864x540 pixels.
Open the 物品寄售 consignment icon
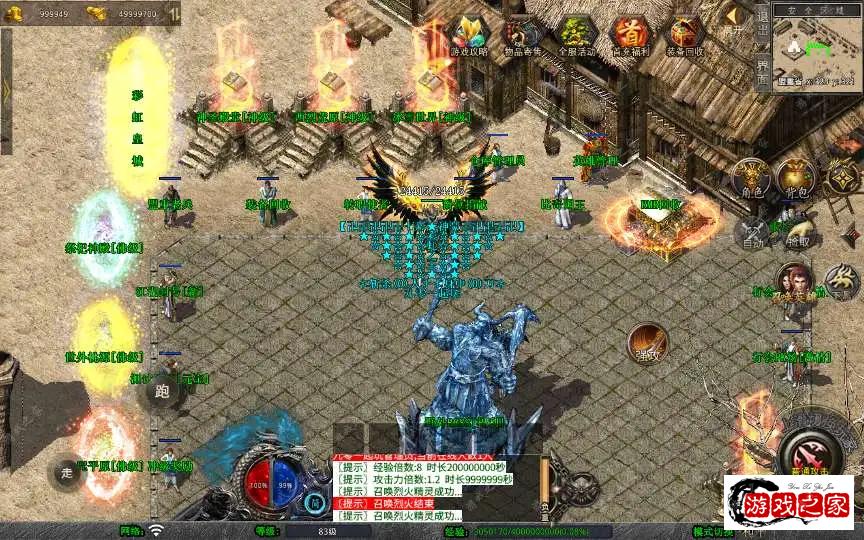[523, 37]
